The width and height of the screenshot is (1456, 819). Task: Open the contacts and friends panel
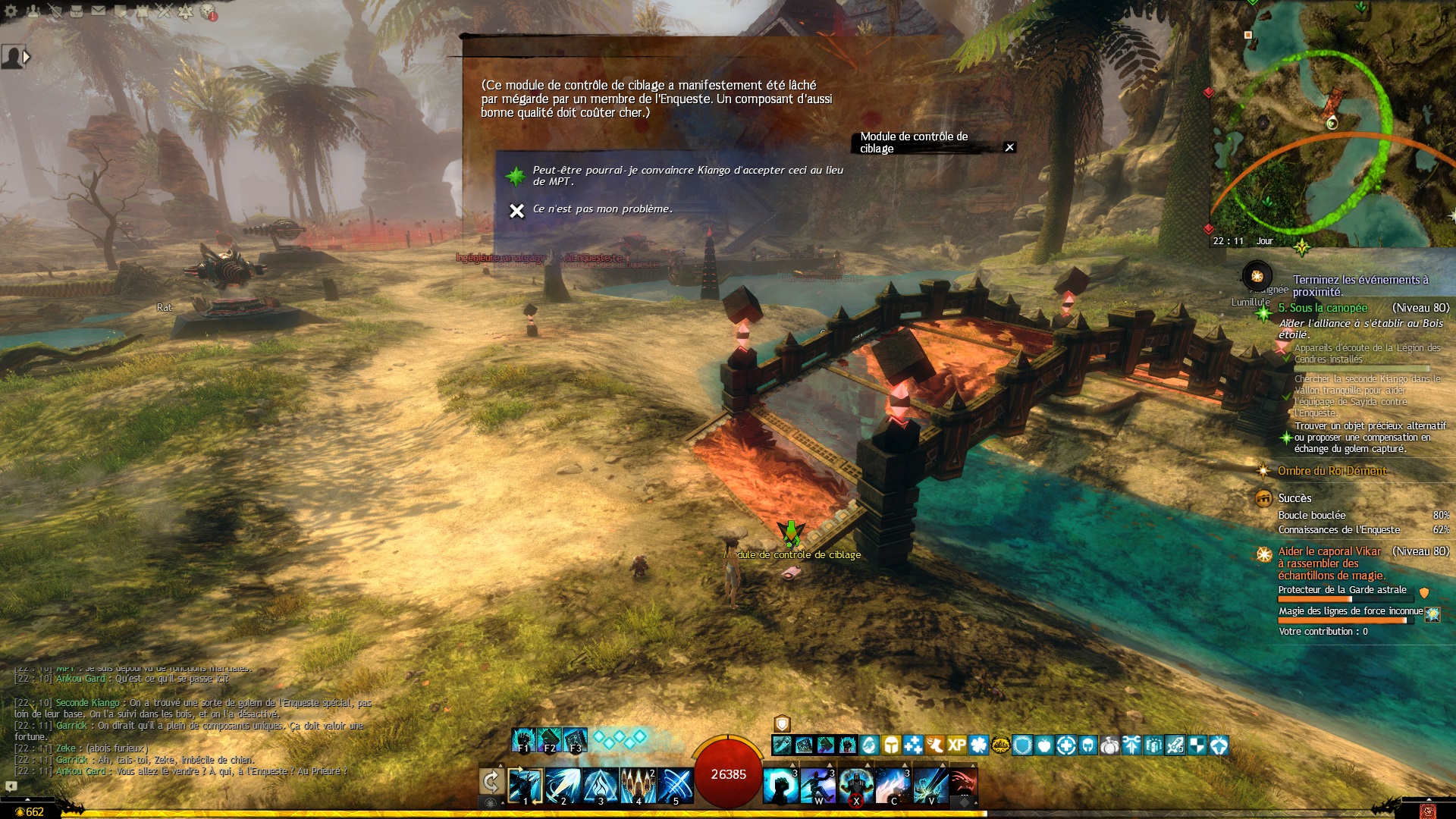pos(33,11)
